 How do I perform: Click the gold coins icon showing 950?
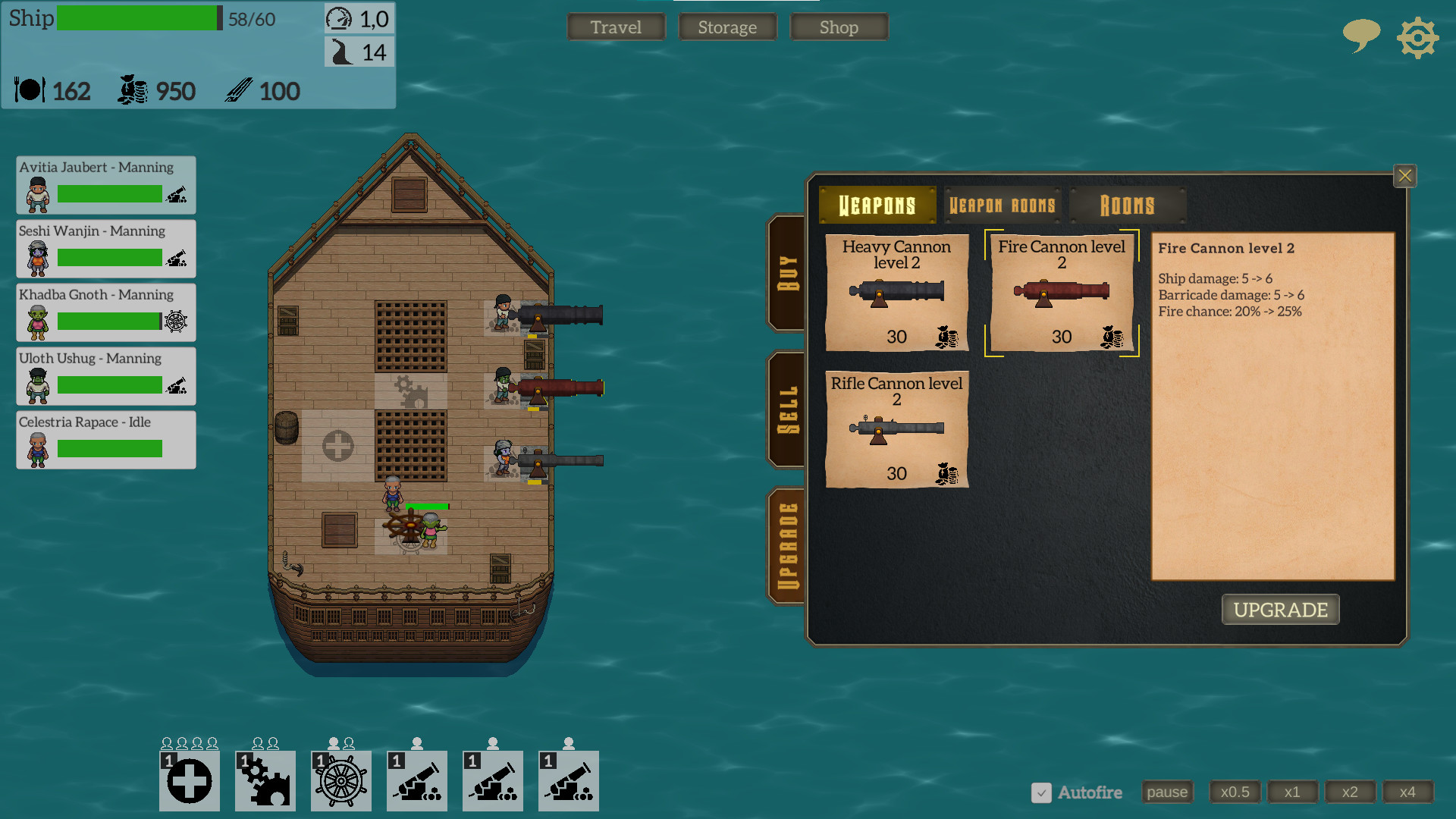click(133, 90)
